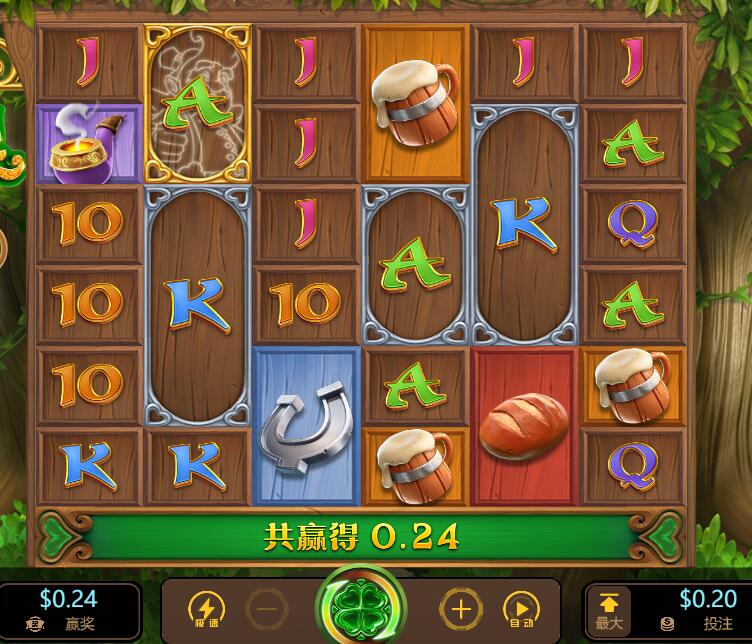Increase the bet with the plus button
752x644 pixels.
click(461, 607)
